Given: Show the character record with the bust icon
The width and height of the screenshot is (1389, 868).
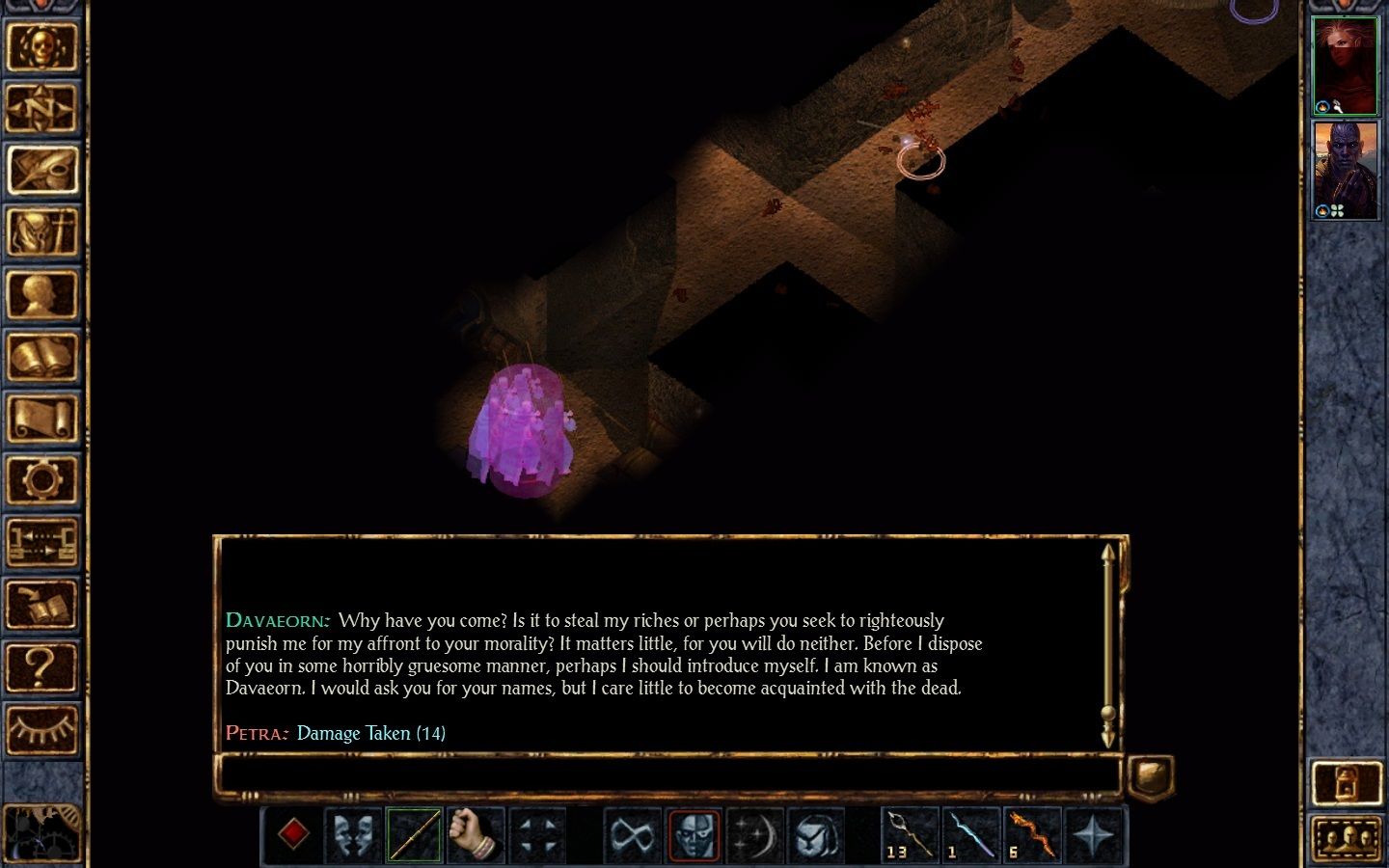Looking at the screenshot, I should pos(41,295).
